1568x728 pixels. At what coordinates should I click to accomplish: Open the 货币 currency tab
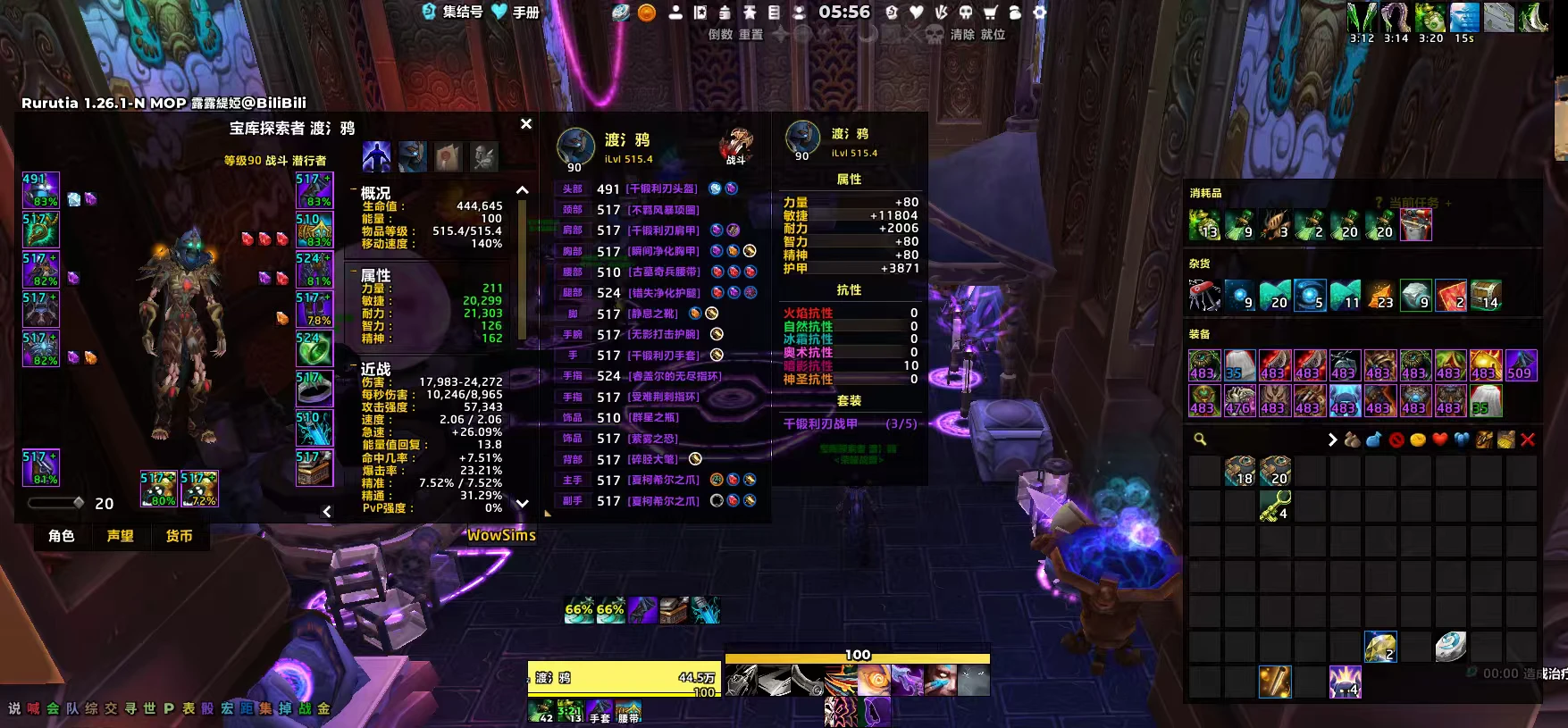(179, 536)
